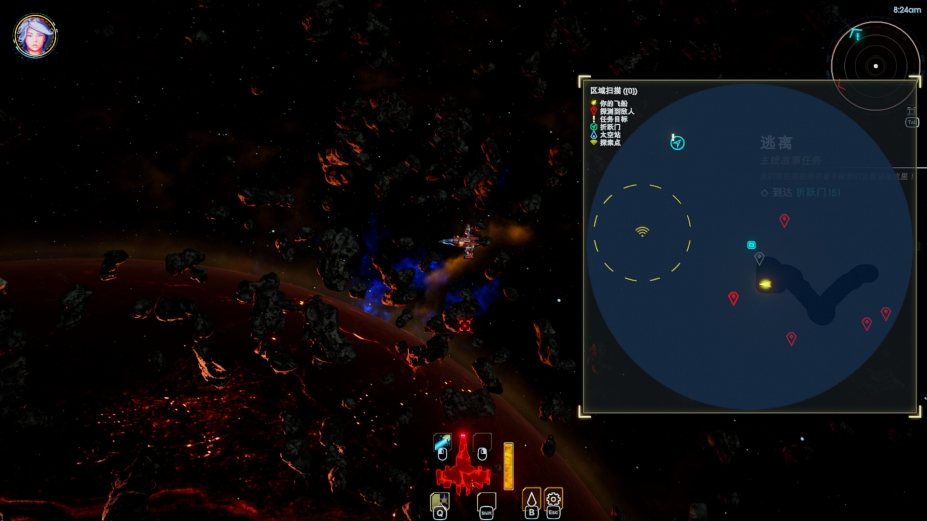Screen dimensions: 927x521
Task: Open the circular radar display
Action: [875, 66]
